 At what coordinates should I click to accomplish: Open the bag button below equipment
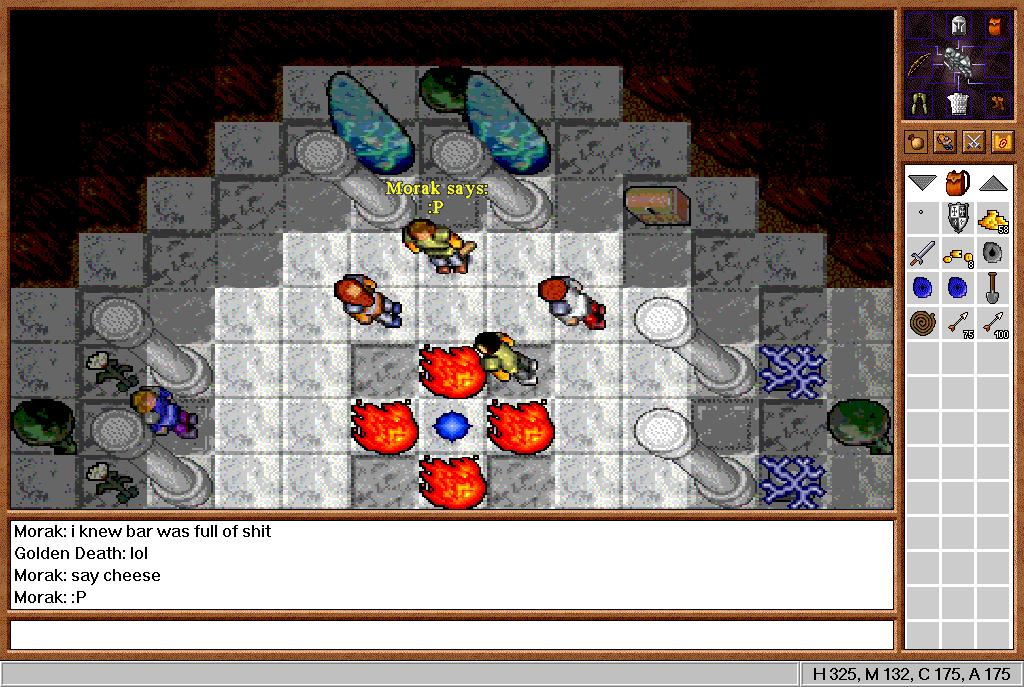(918, 142)
